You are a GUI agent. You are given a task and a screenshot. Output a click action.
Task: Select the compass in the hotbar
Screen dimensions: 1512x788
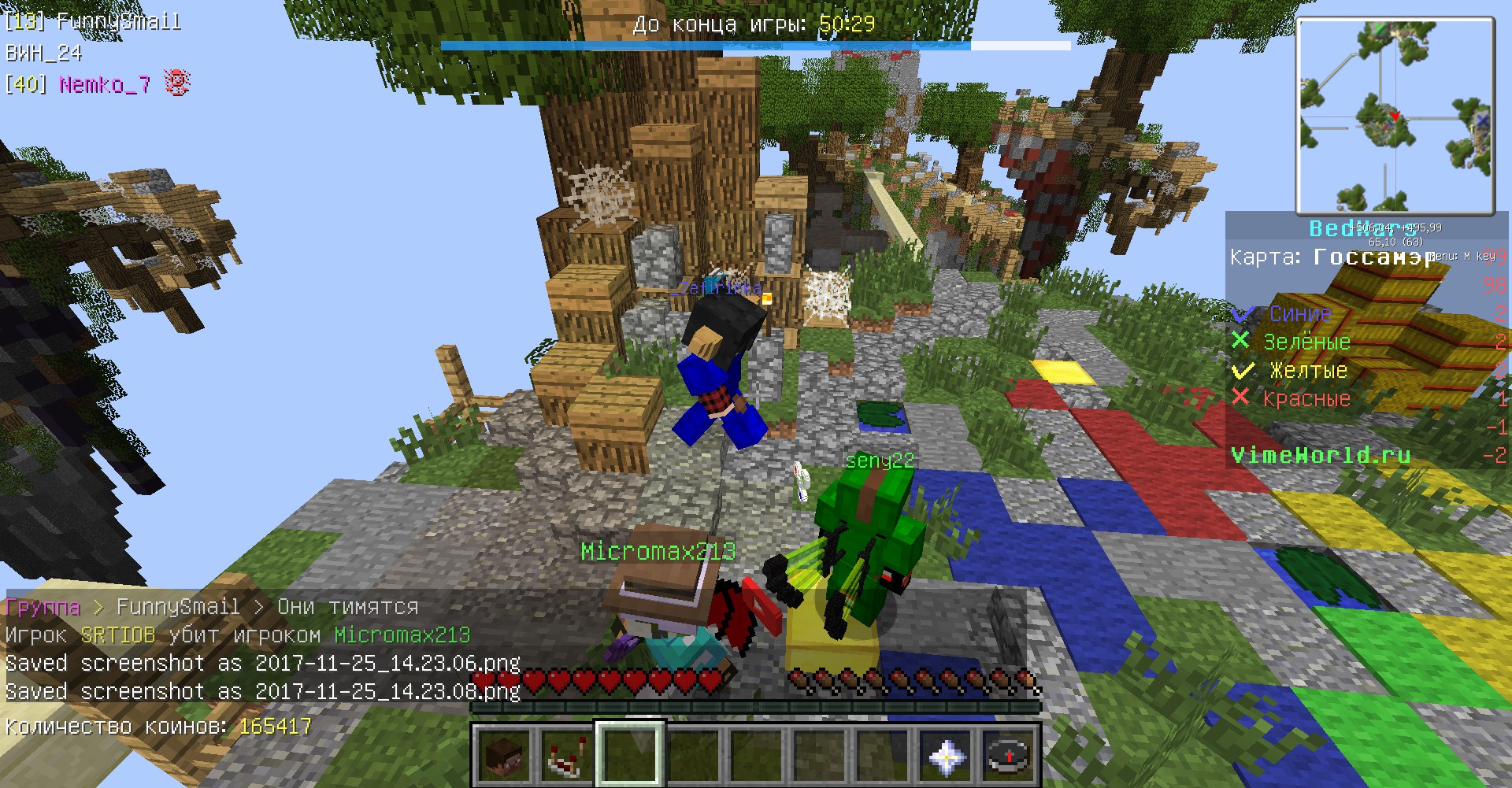1008,755
